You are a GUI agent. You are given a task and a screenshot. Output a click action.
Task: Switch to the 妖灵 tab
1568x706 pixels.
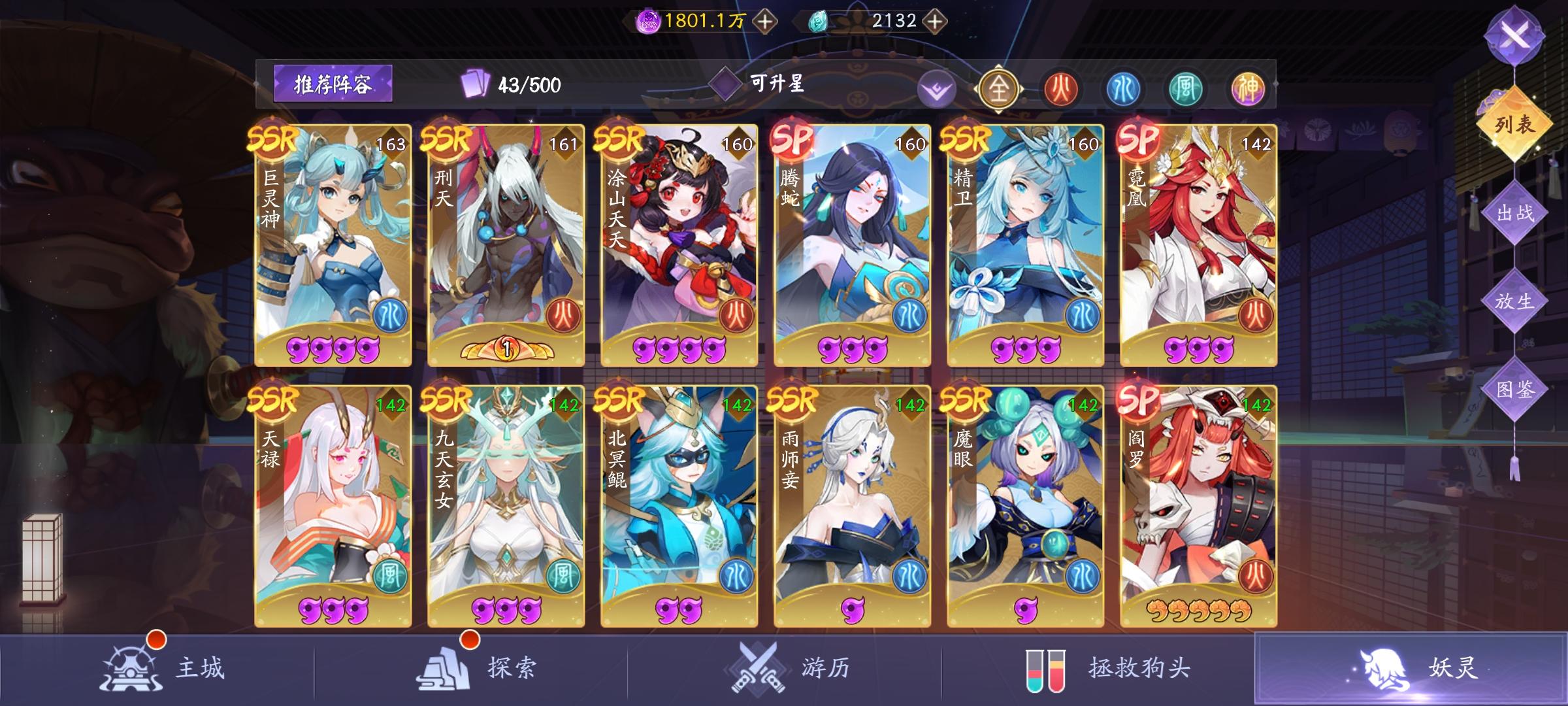(1414, 668)
